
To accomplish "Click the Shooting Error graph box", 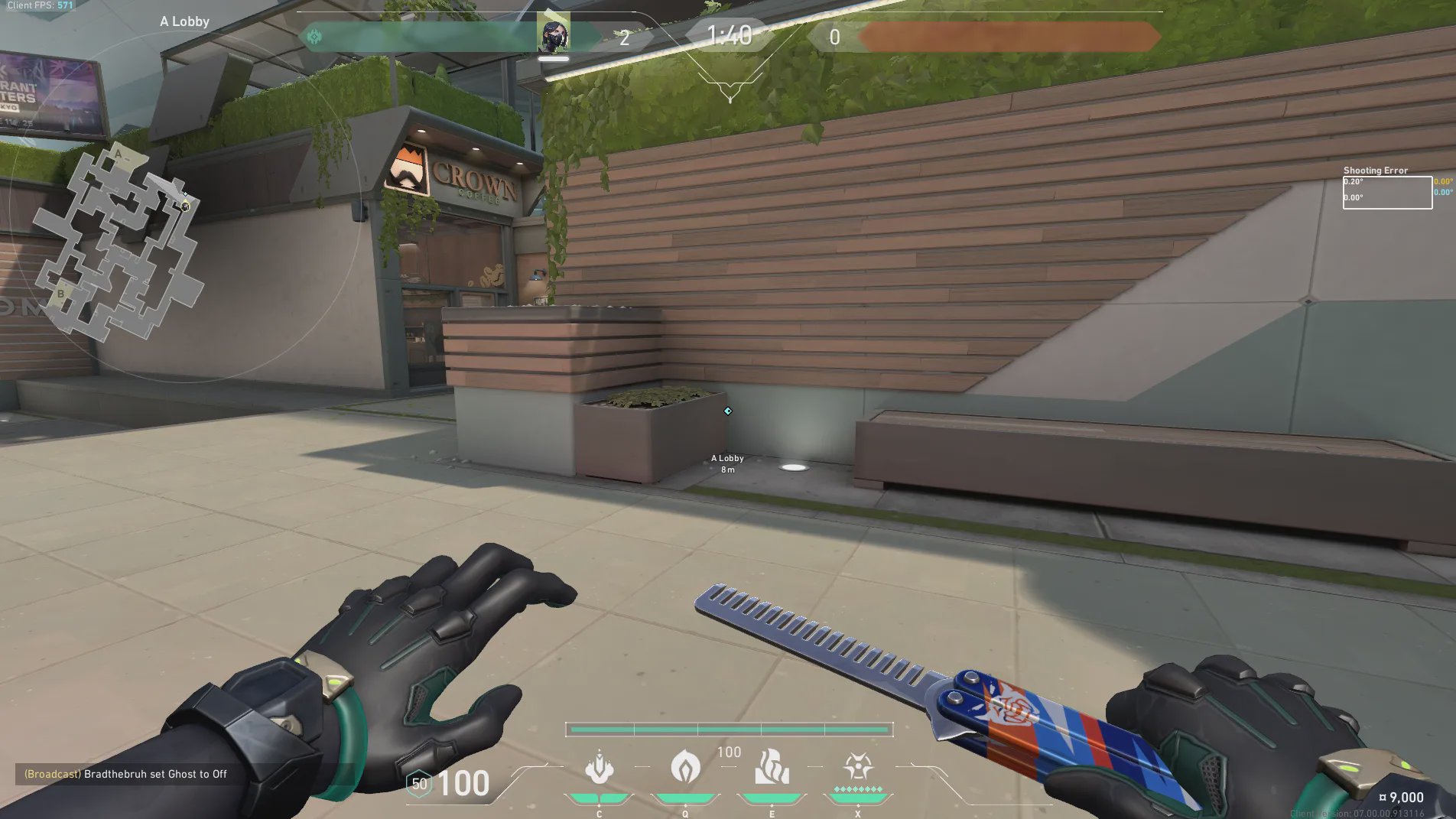I will click(1387, 193).
